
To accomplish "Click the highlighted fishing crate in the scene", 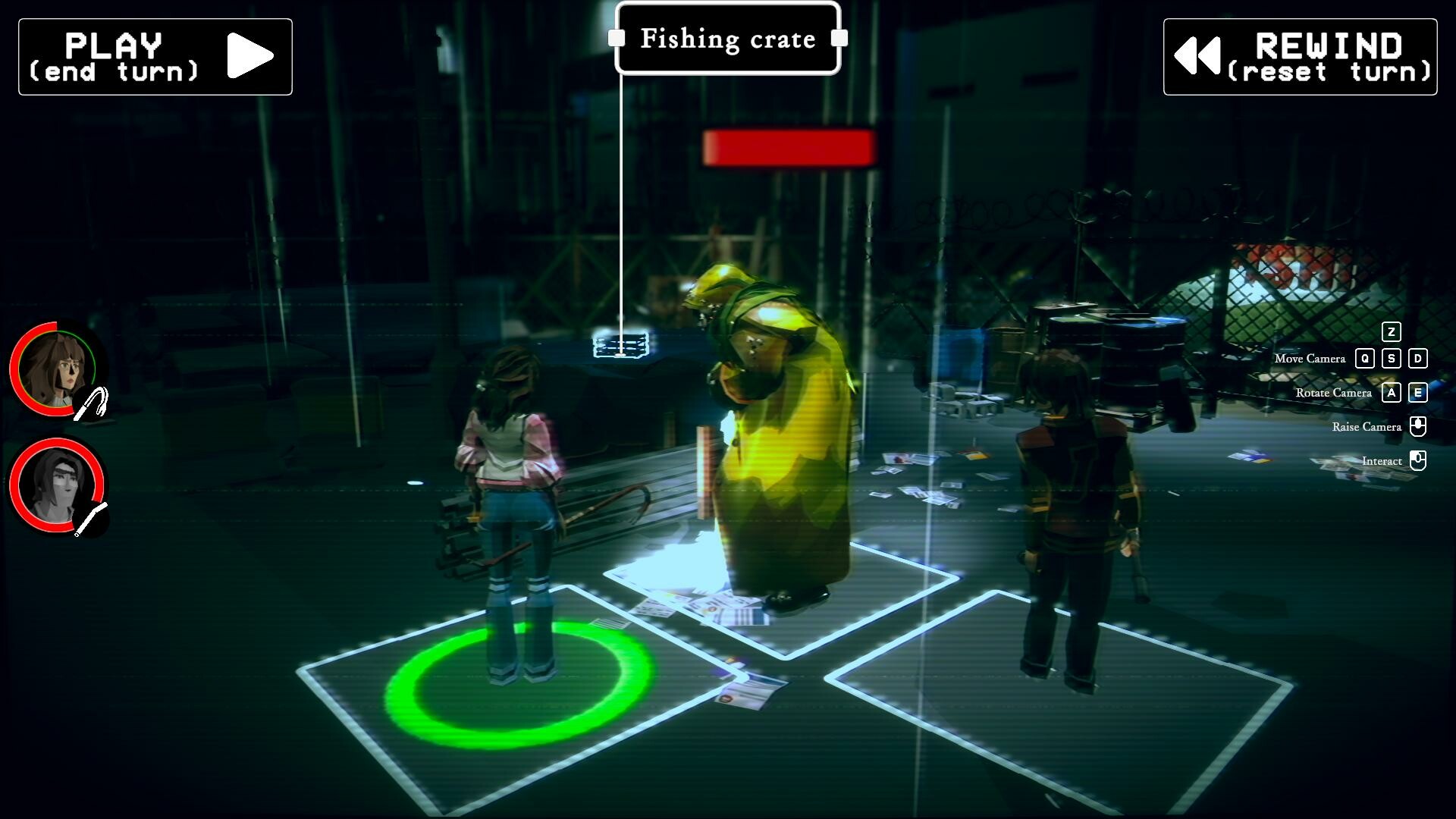I will coord(622,347).
